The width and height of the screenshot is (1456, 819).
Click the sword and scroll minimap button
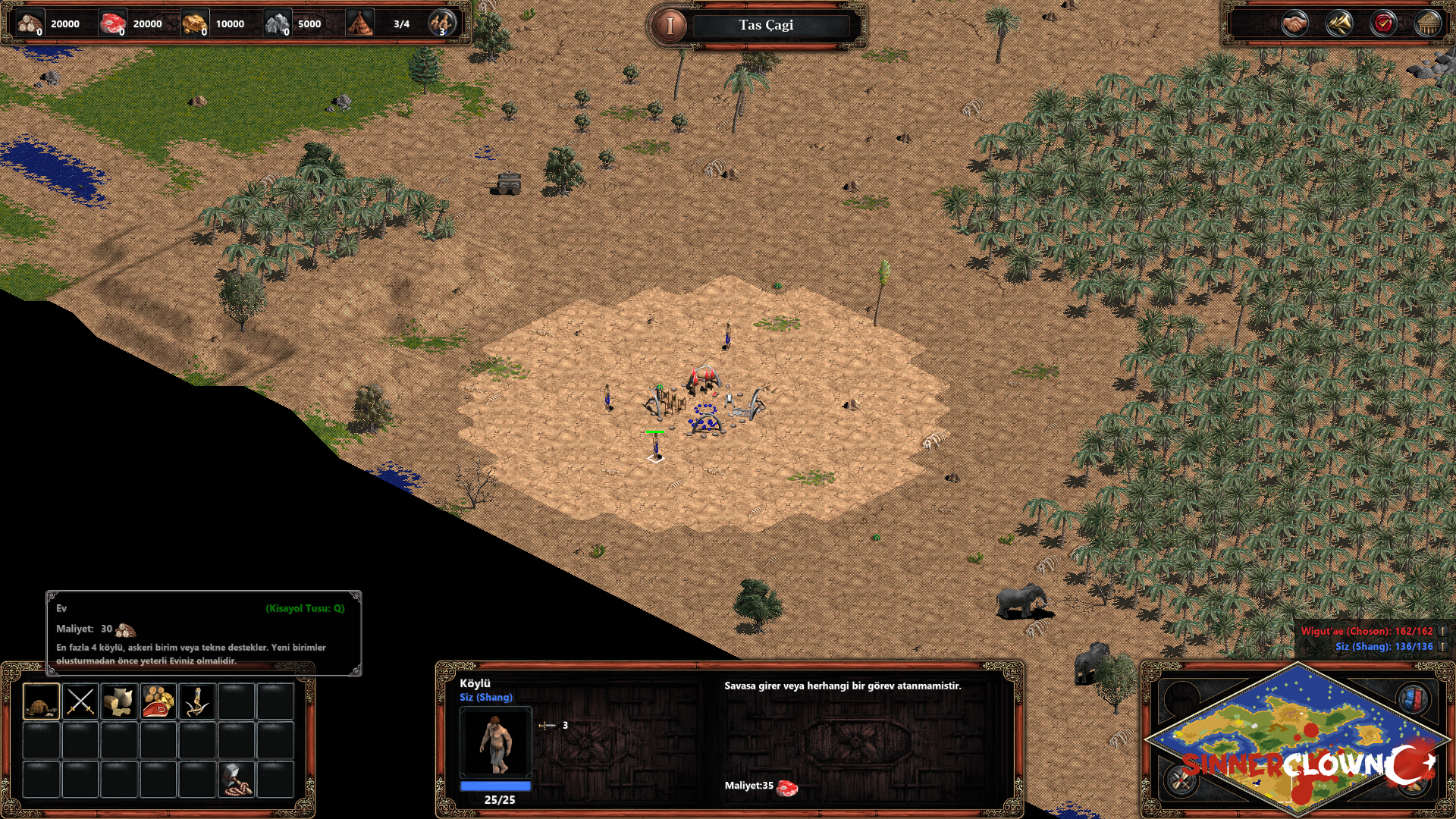pos(1181,779)
